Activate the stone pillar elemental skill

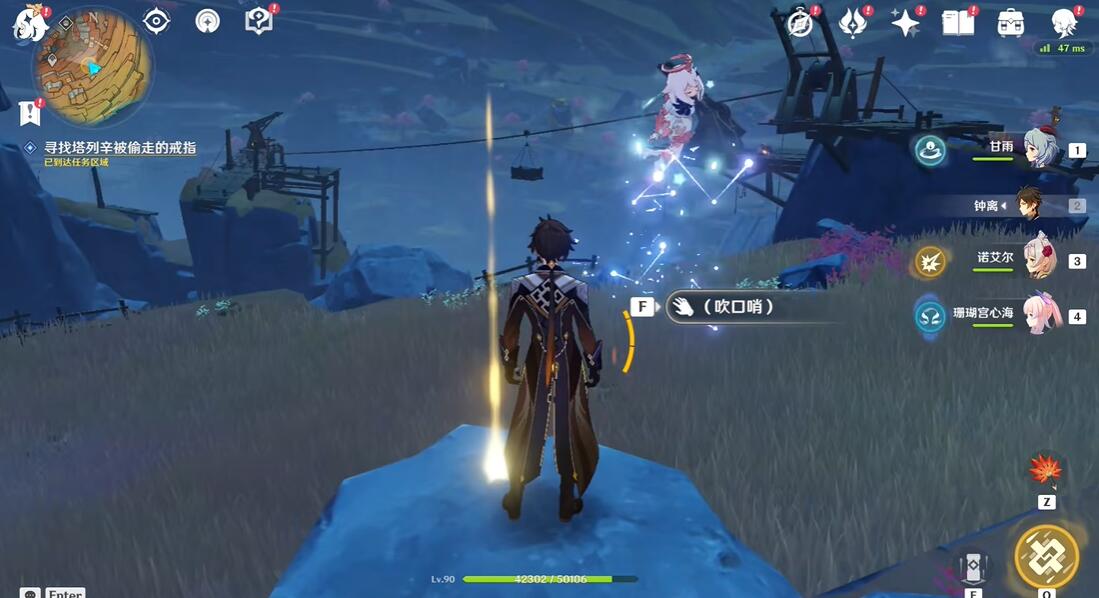point(973,568)
